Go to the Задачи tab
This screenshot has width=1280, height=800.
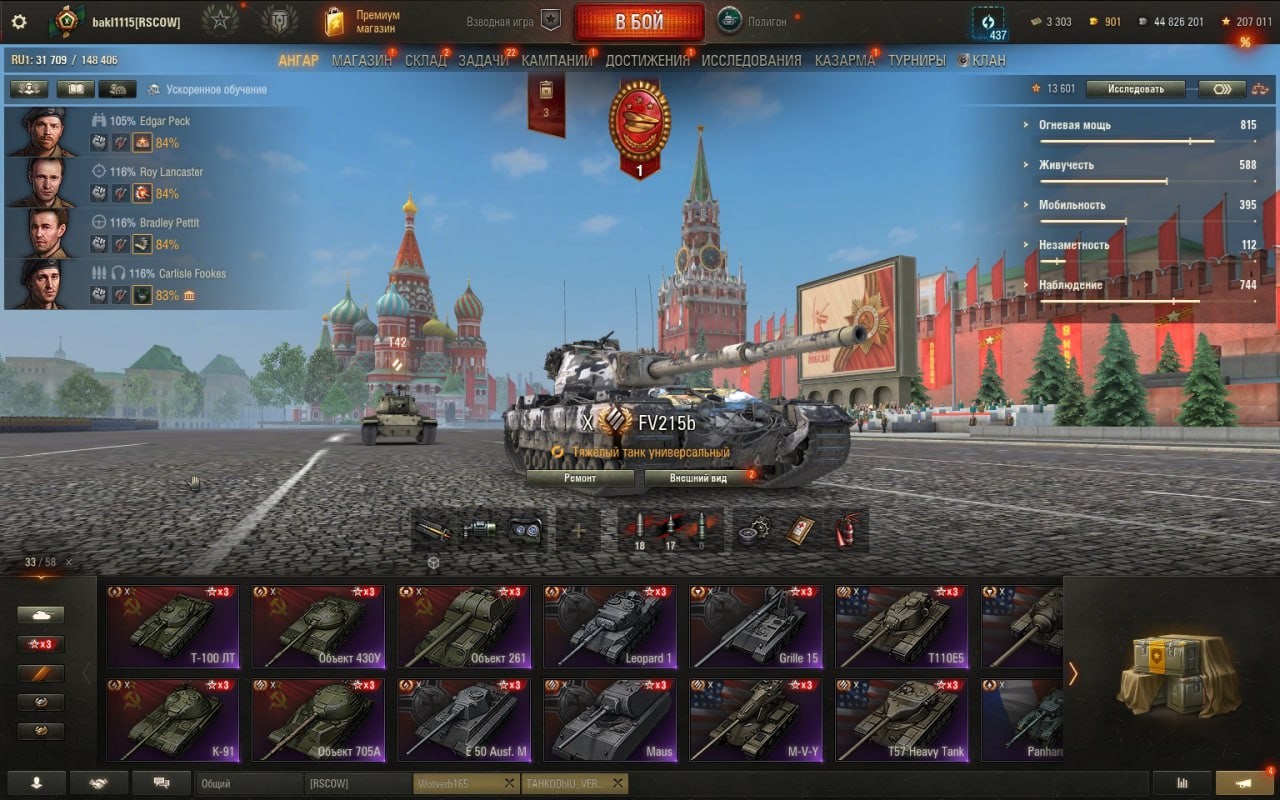[483, 60]
